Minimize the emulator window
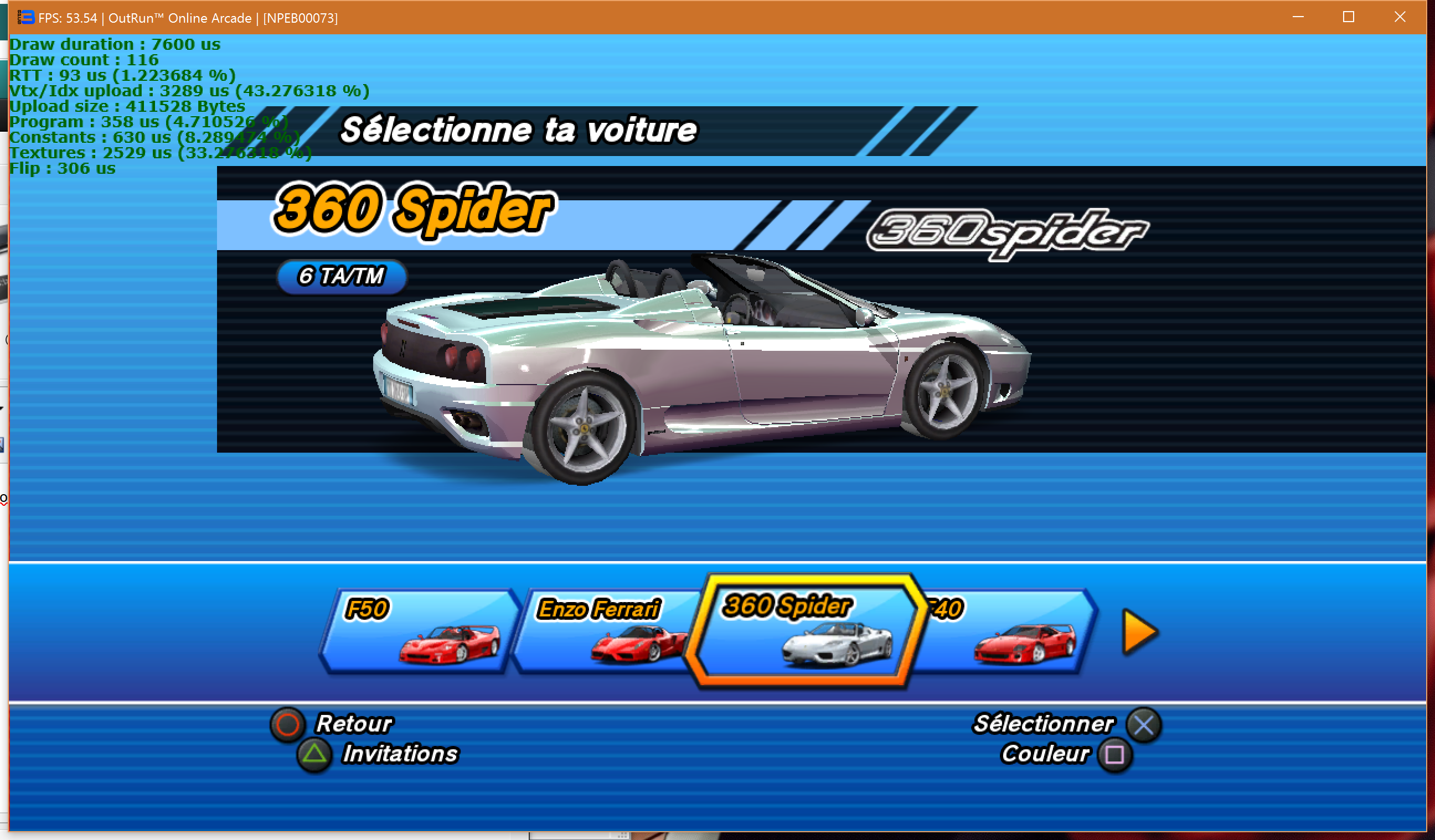This screenshot has height=840, width=1435. pos(1298,17)
